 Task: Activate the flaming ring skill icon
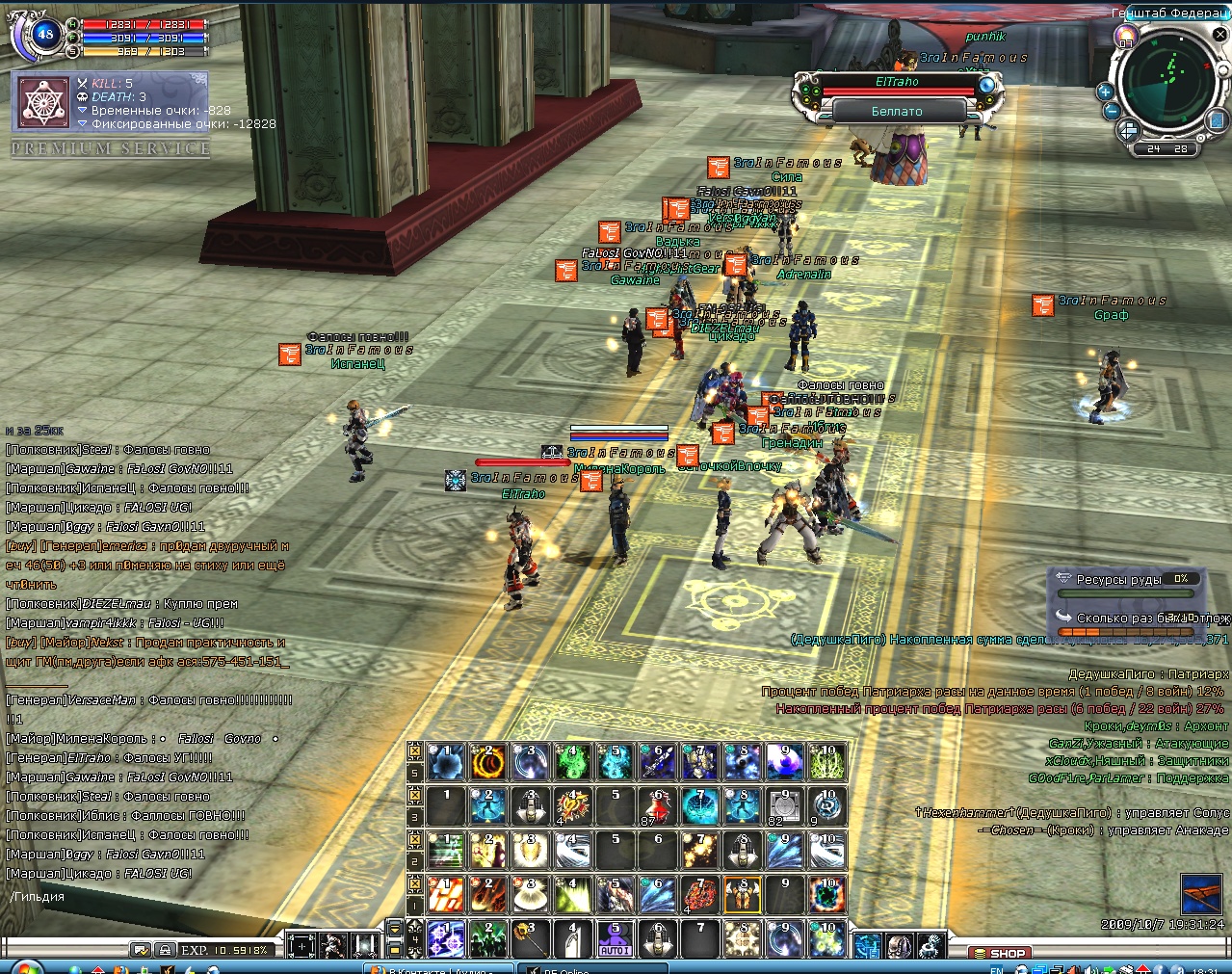[487, 762]
